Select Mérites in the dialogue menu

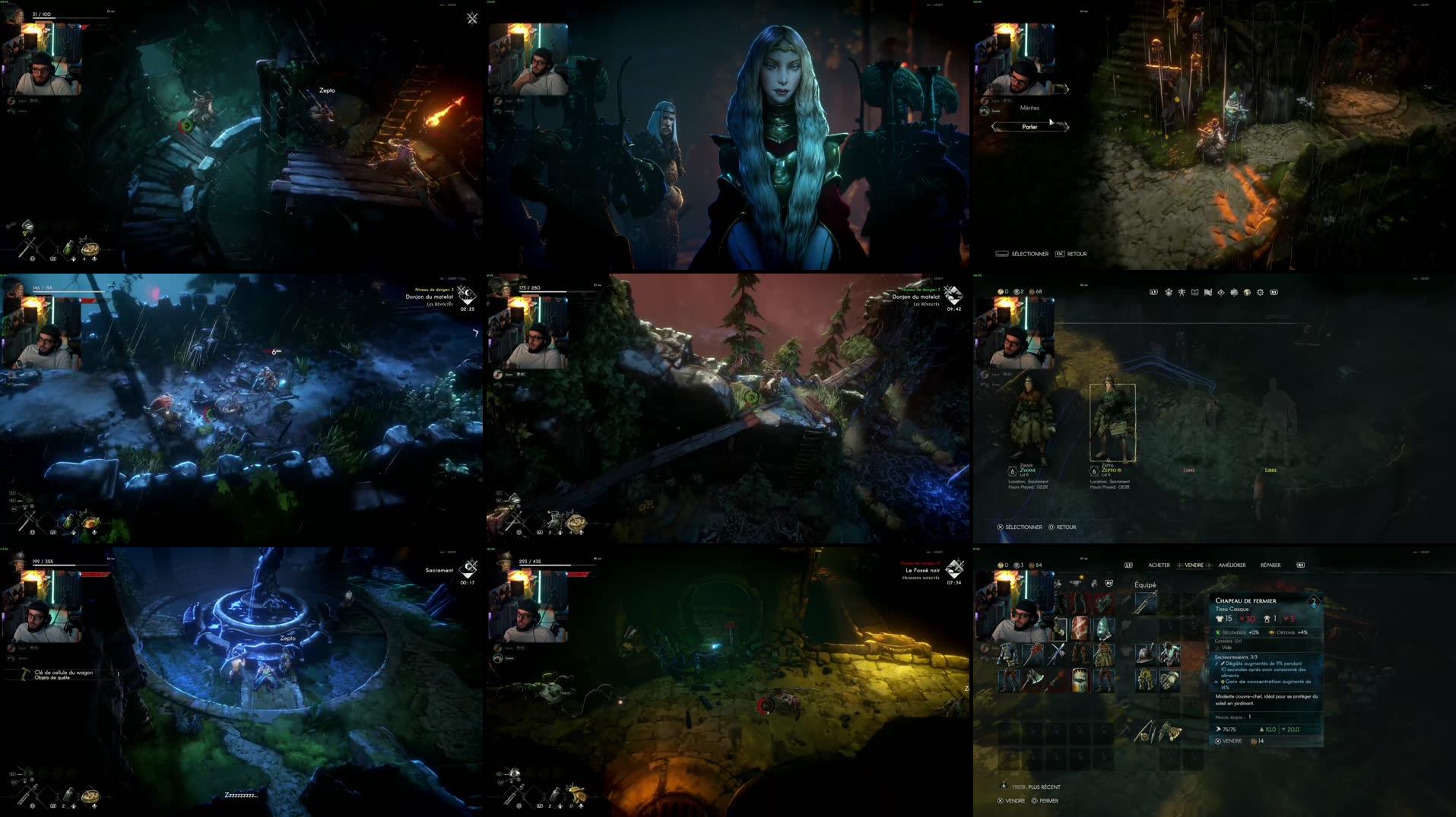tap(1029, 109)
